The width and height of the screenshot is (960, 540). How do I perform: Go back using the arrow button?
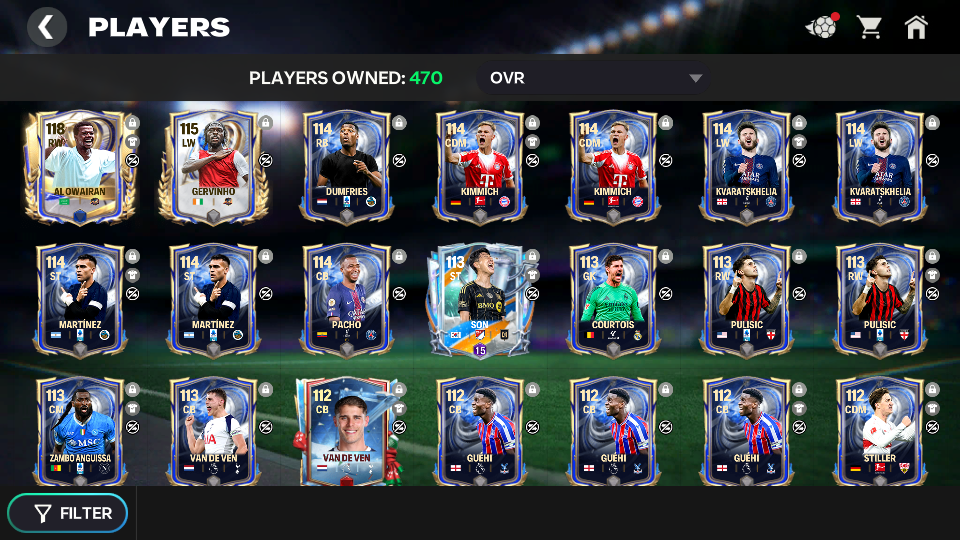46,27
